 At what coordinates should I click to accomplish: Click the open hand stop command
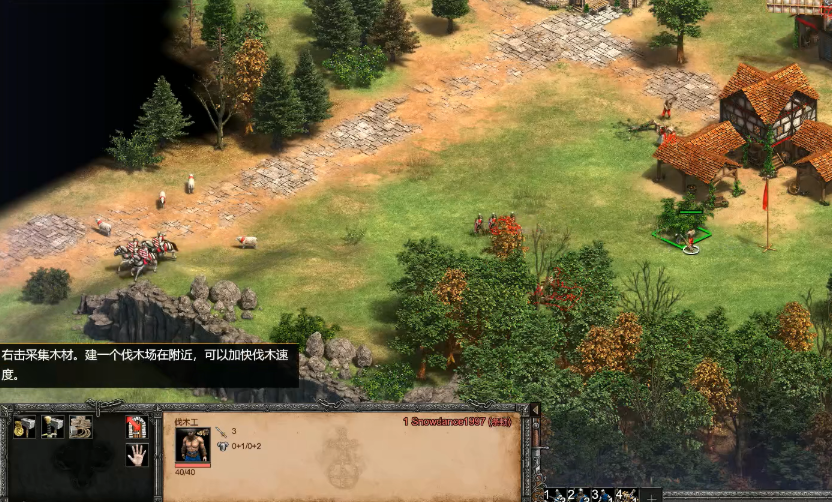[x=137, y=455]
